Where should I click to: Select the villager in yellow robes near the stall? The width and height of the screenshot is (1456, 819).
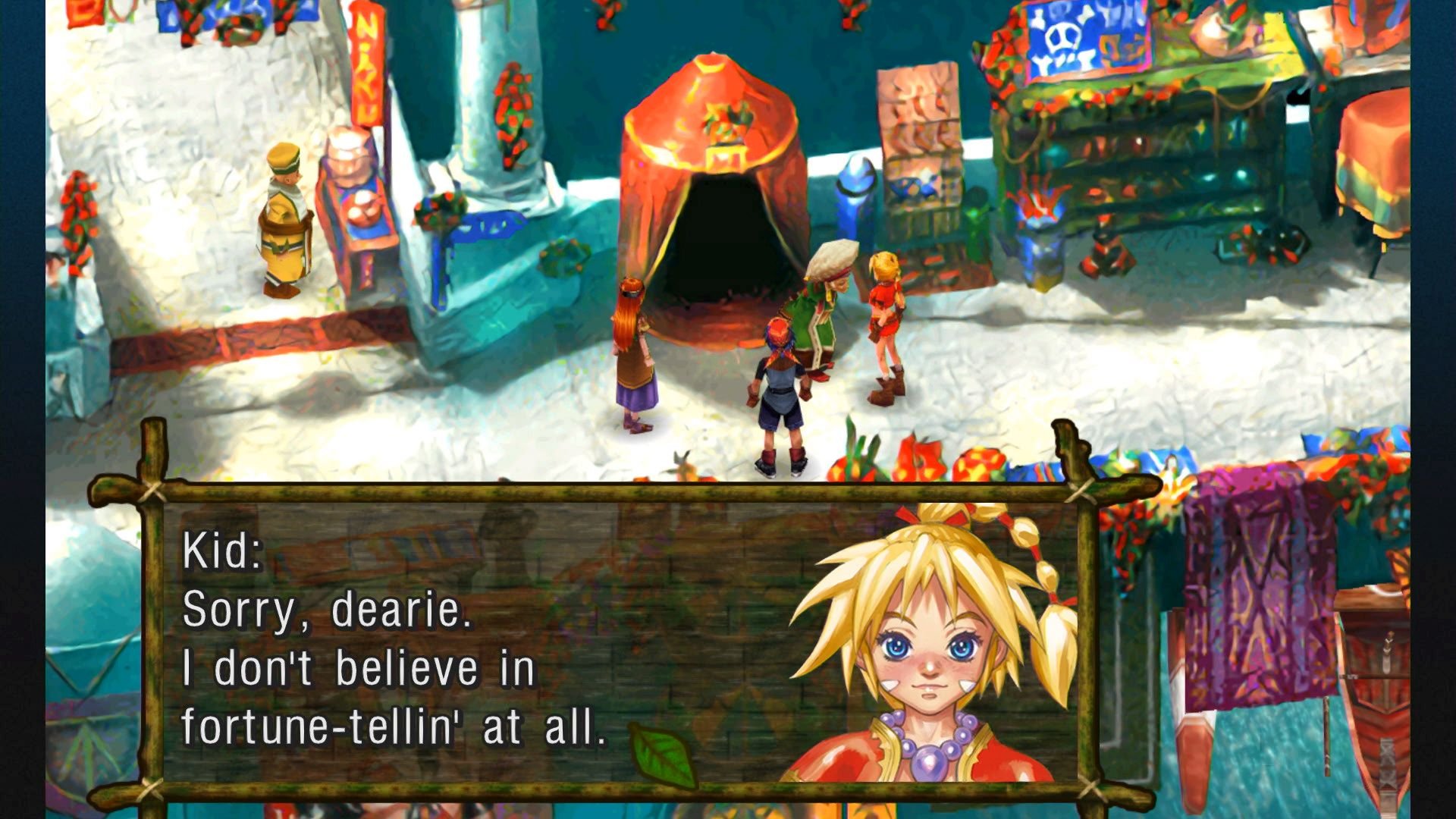tap(284, 220)
